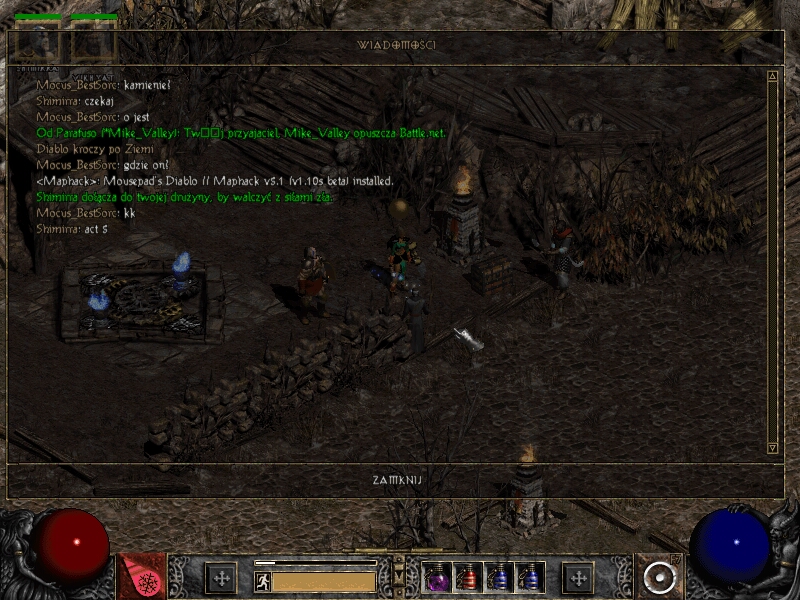
Task: Click the message log scroll-up arrow
Action: click(x=772, y=76)
